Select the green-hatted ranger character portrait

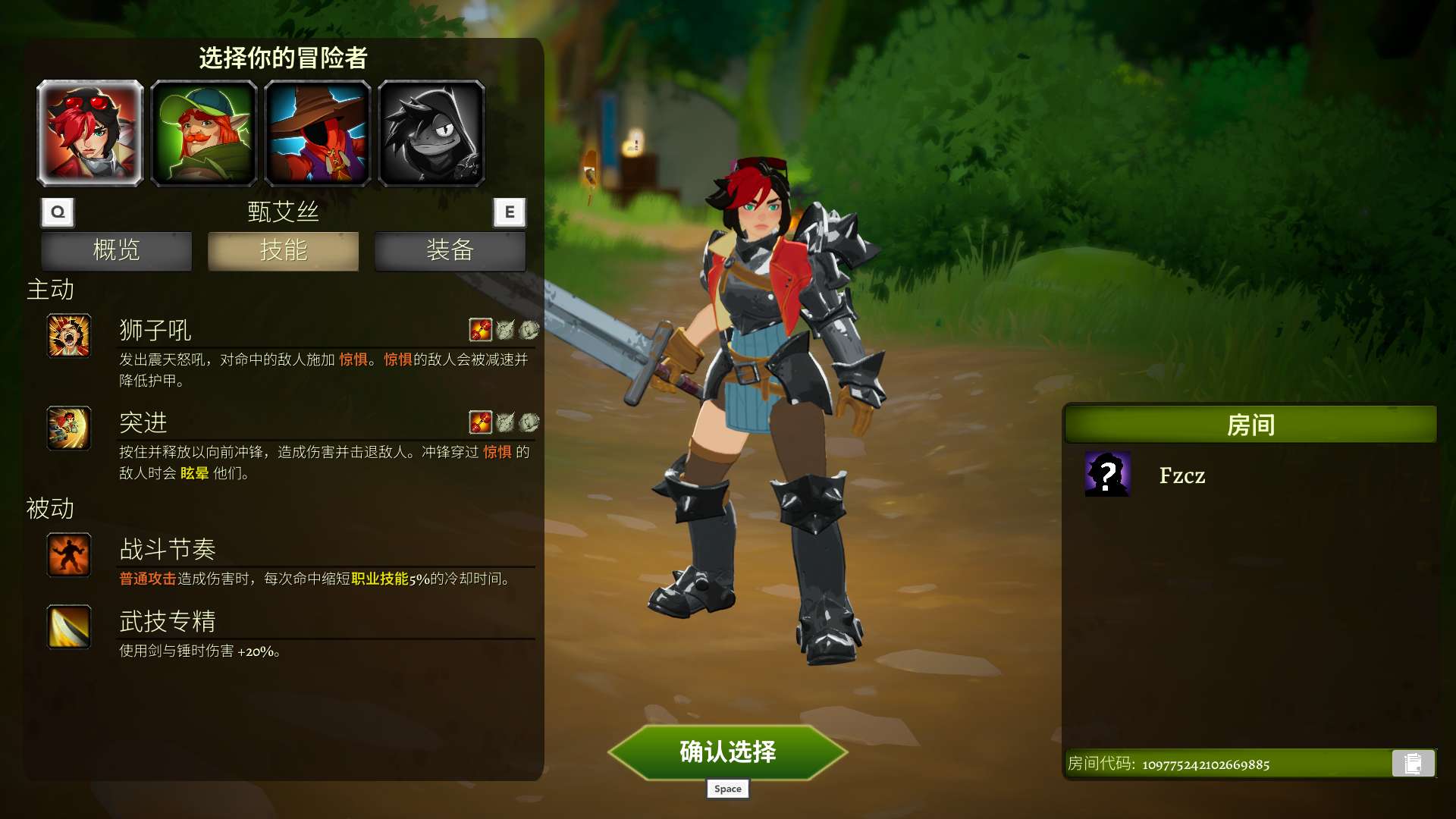click(204, 133)
